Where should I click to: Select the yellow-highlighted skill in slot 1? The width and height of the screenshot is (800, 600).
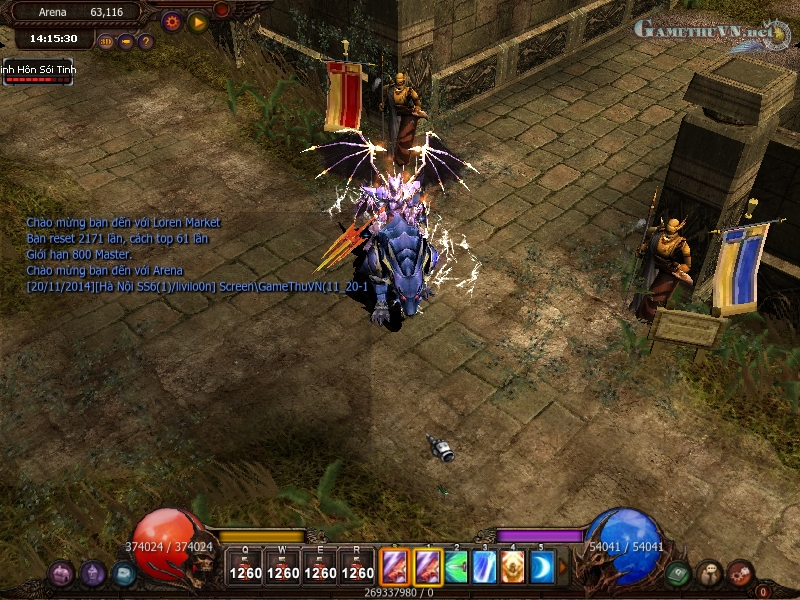pyautogui.click(x=428, y=567)
